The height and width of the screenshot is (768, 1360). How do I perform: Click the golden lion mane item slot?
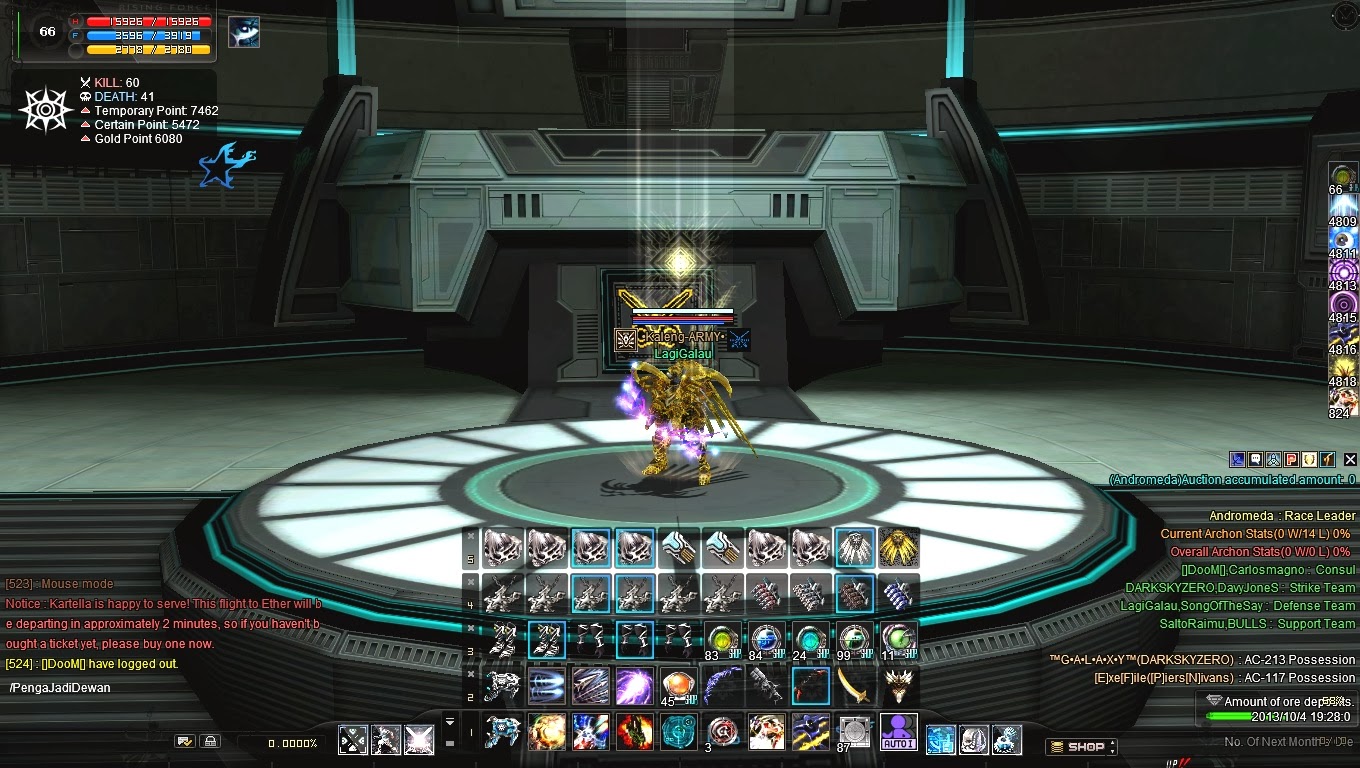[898, 547]
